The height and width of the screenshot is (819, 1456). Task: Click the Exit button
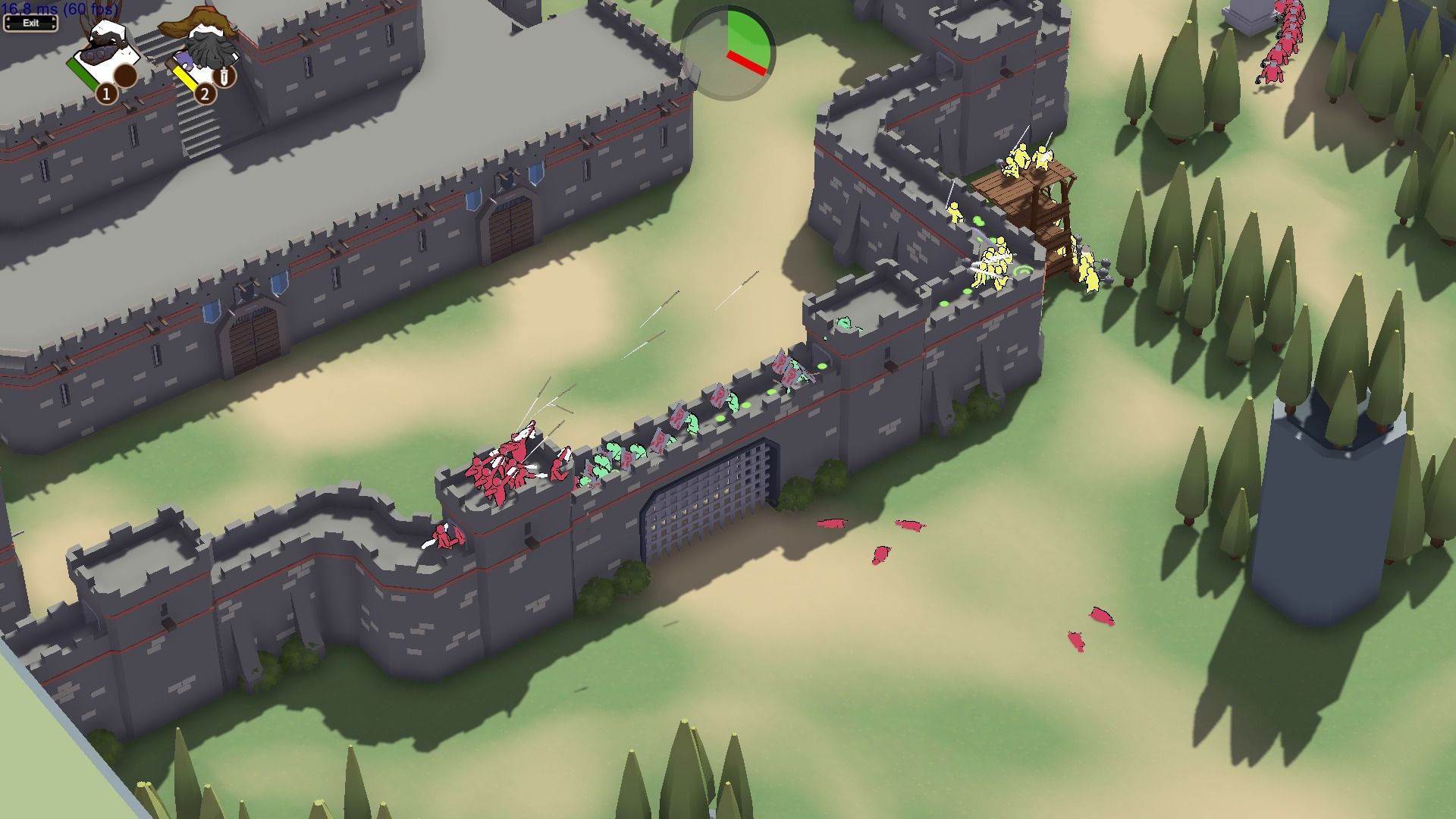30,23
